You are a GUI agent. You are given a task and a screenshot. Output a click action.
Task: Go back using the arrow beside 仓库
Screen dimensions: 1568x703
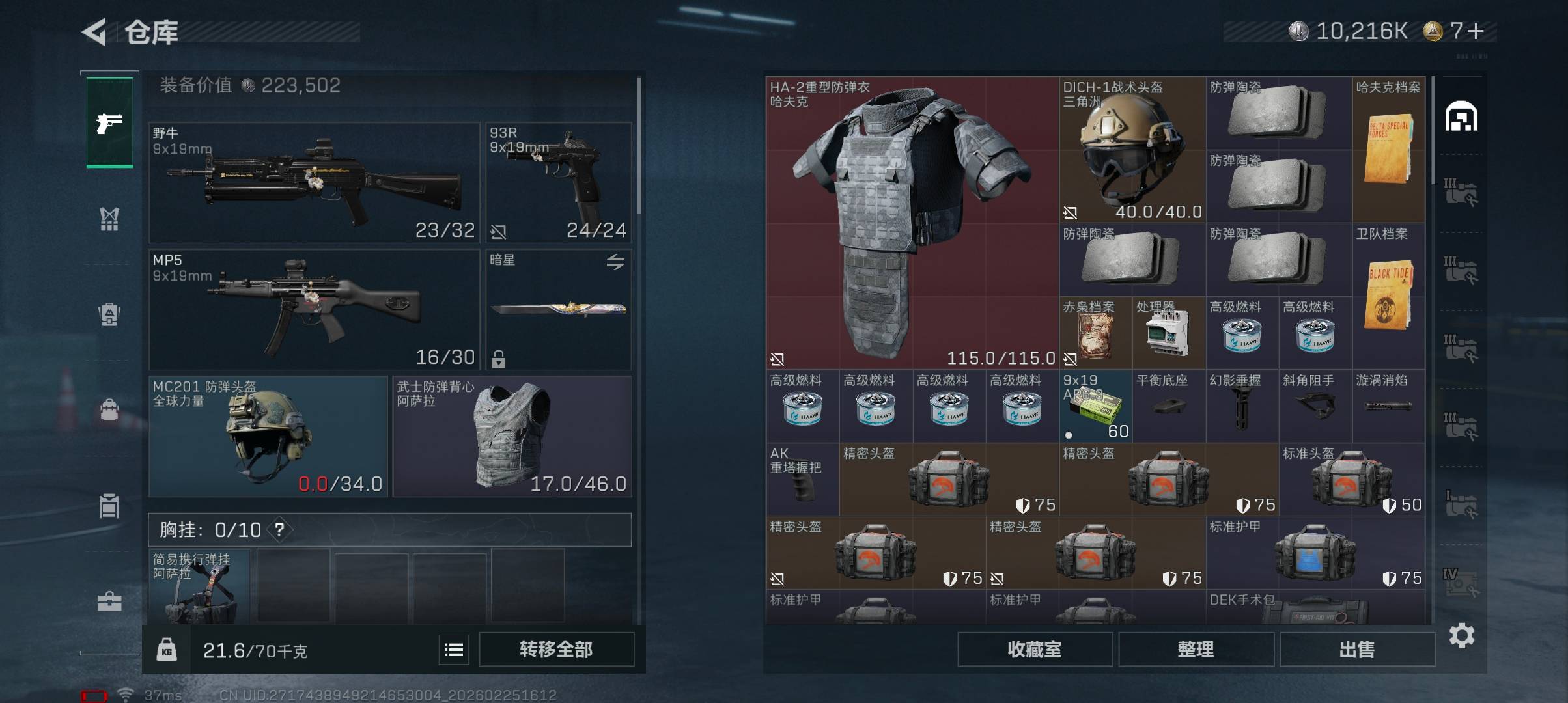click(x=94, y=32)
